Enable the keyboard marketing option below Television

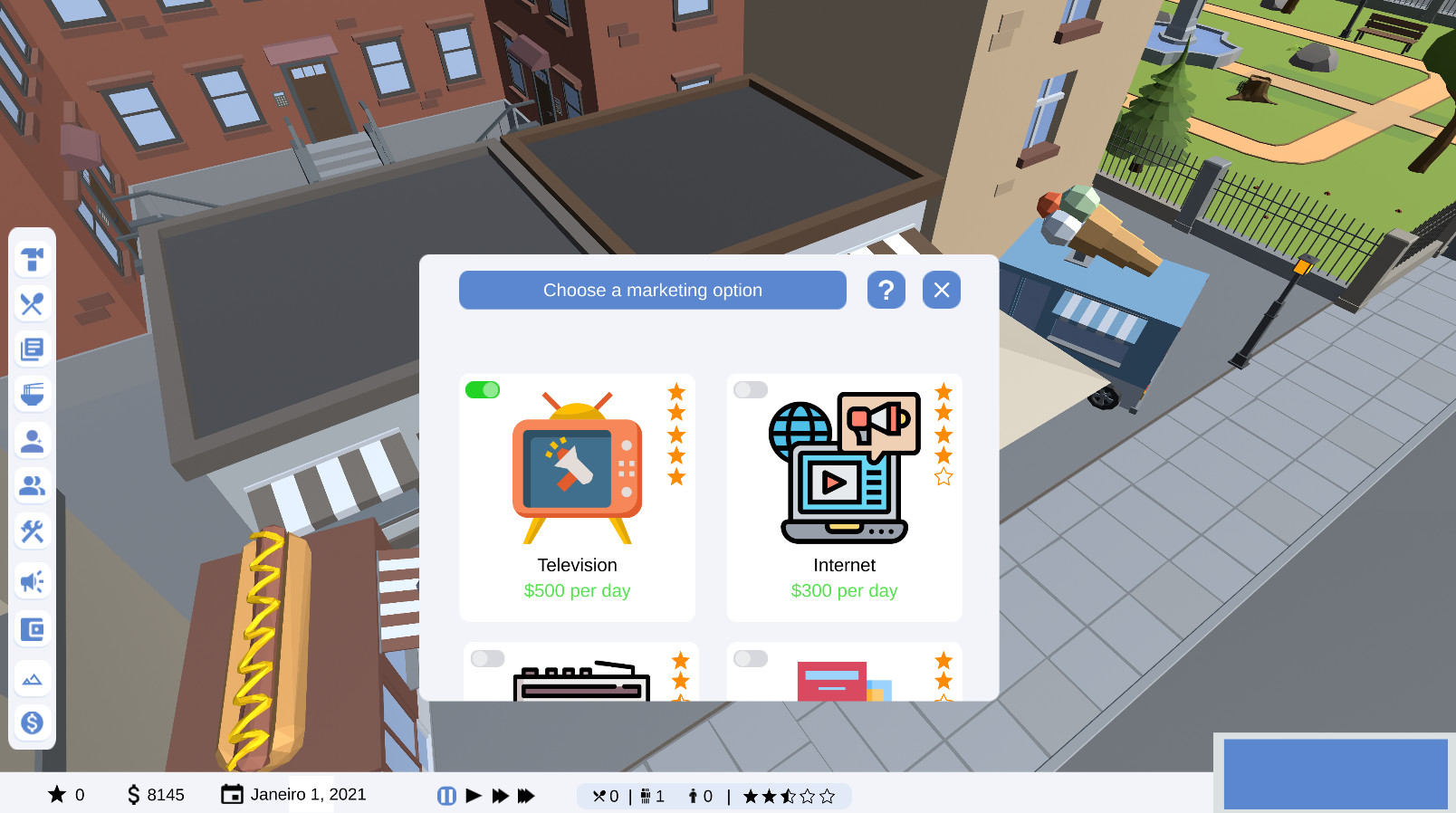click(488, 658)
